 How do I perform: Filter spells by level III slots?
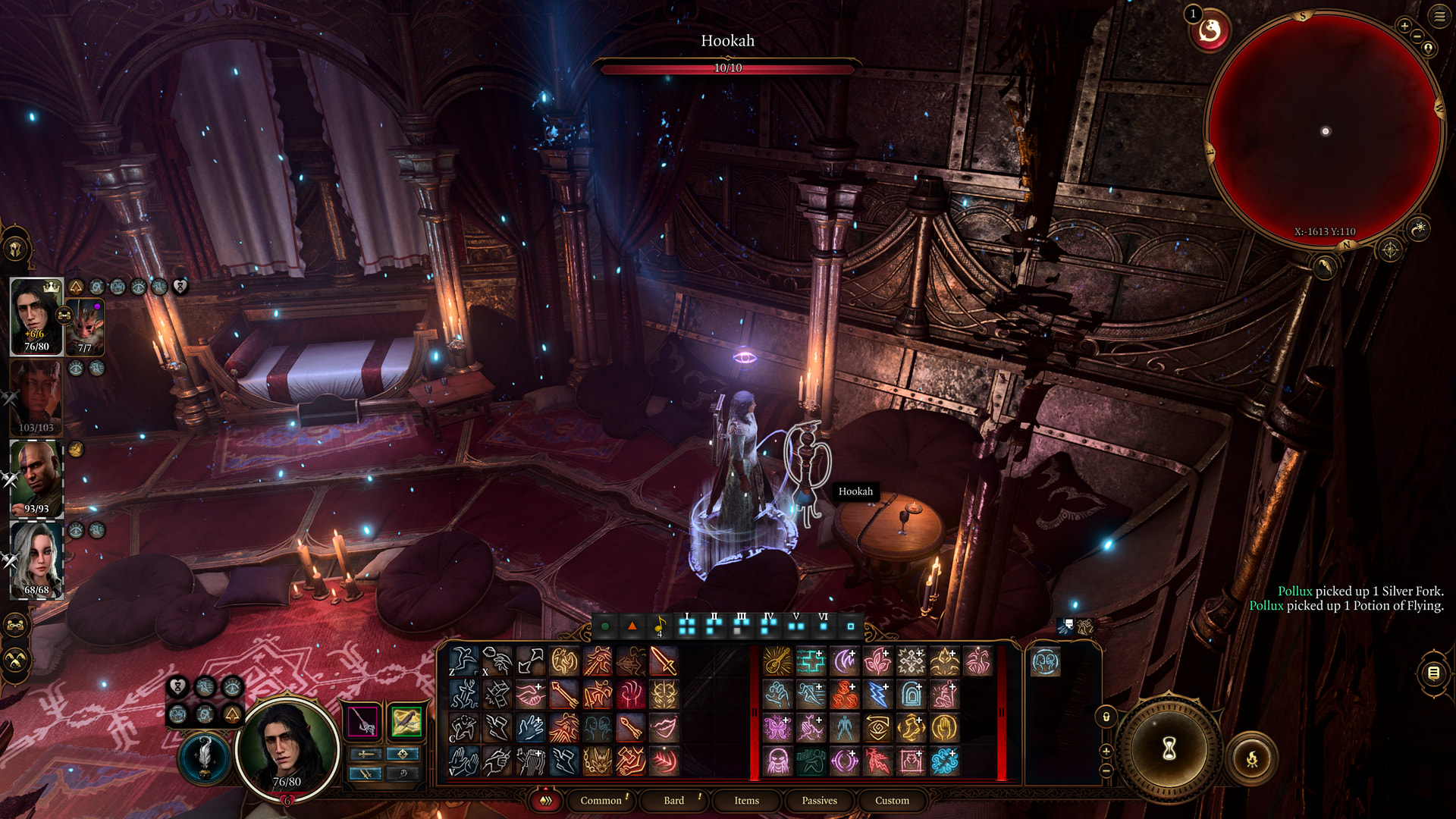point(741,626)
